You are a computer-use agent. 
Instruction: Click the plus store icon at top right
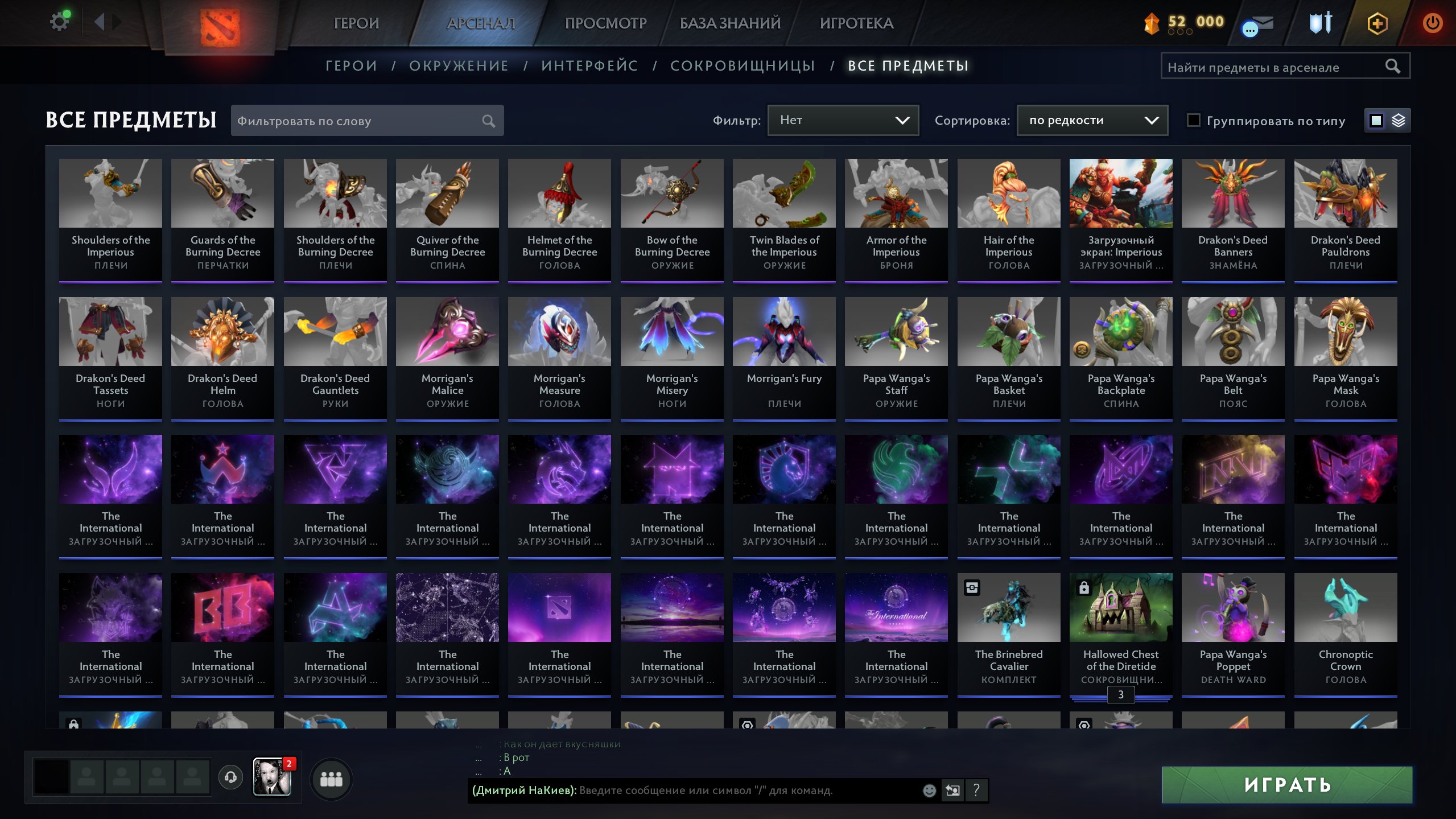pos(1377,23)
